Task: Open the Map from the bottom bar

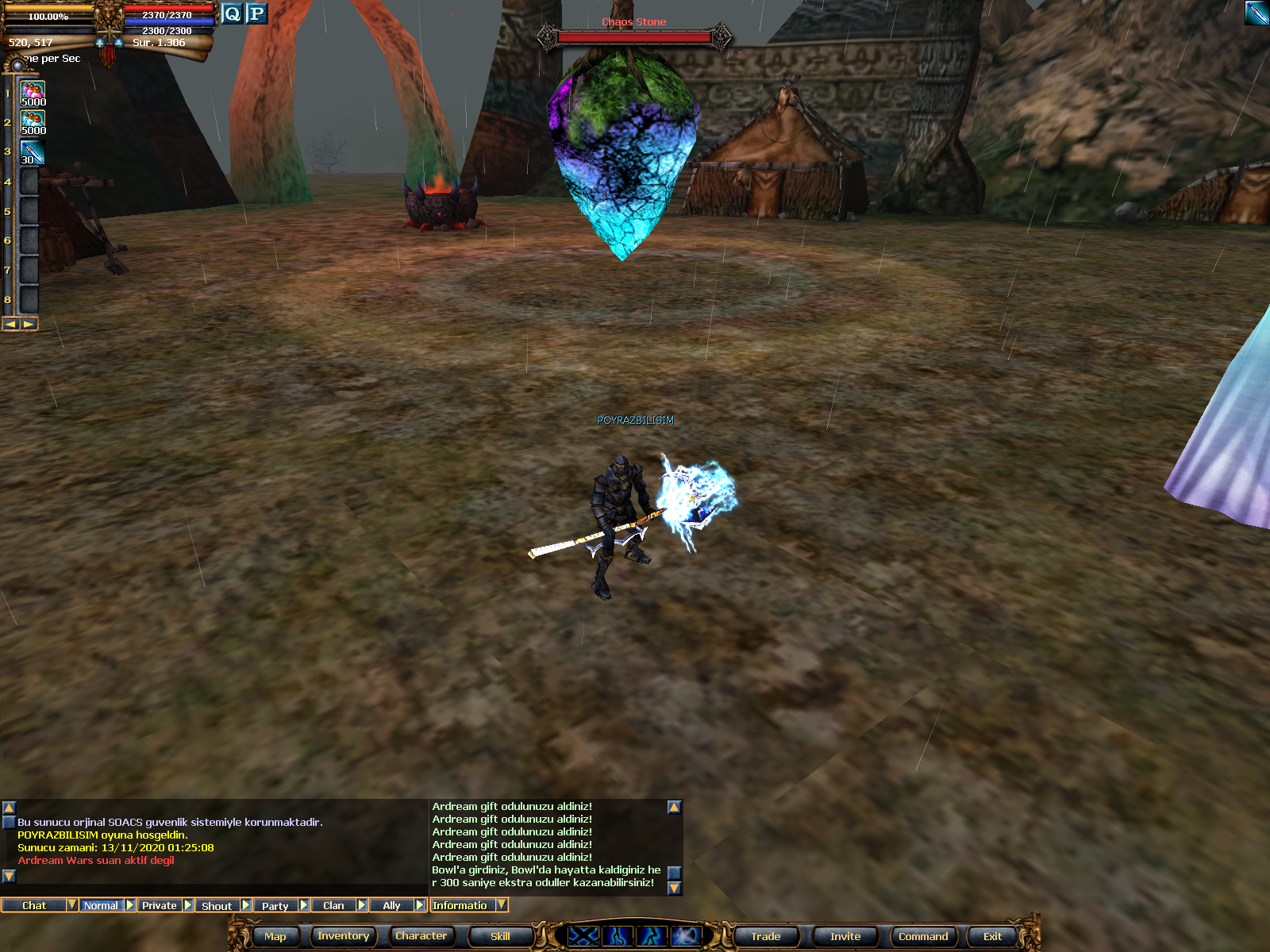Action: pyautogui.click(x=275, y=936)
